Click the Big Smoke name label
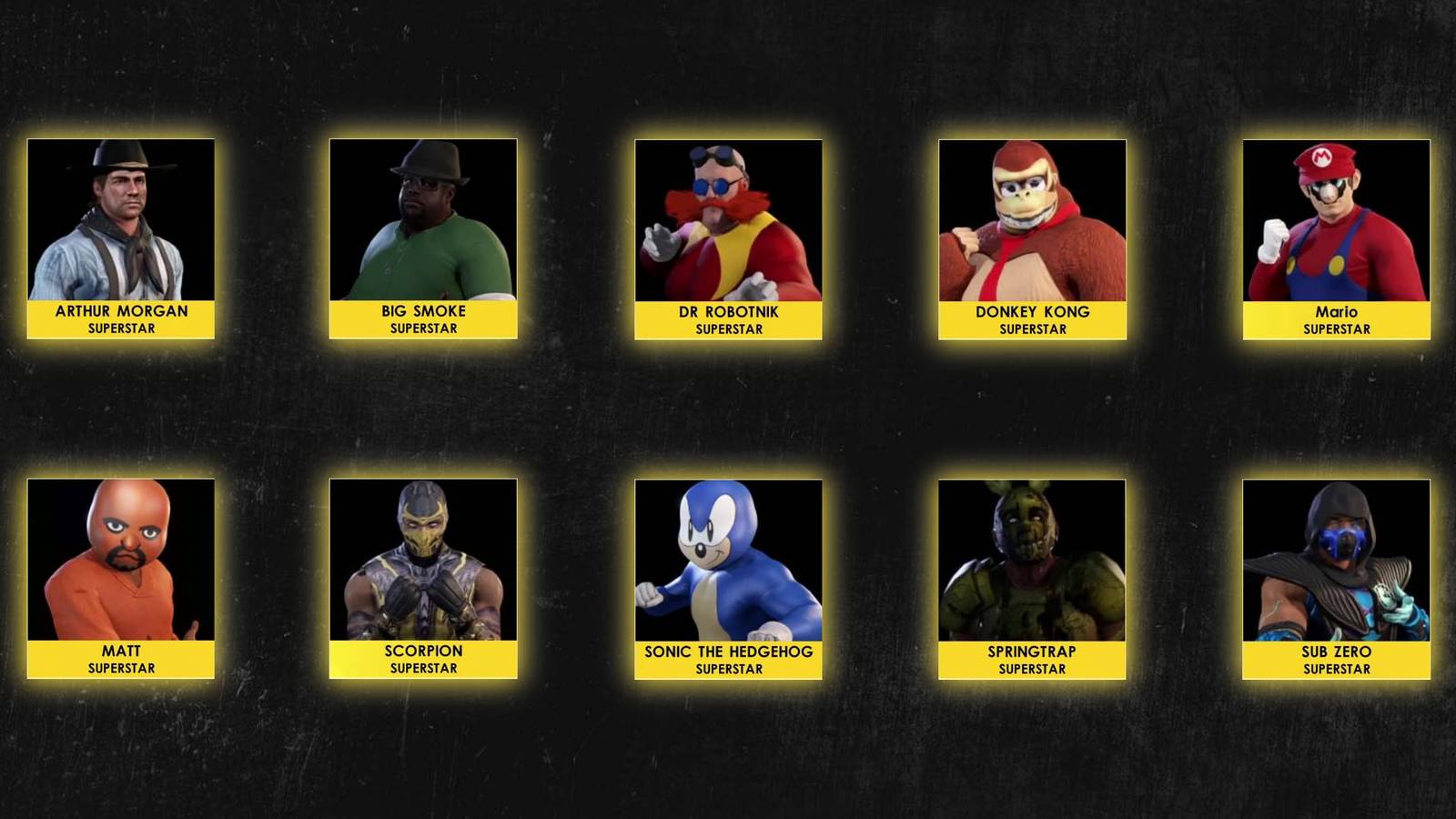This screenshot has height=819, width=1456. click(x=423, y=318)
